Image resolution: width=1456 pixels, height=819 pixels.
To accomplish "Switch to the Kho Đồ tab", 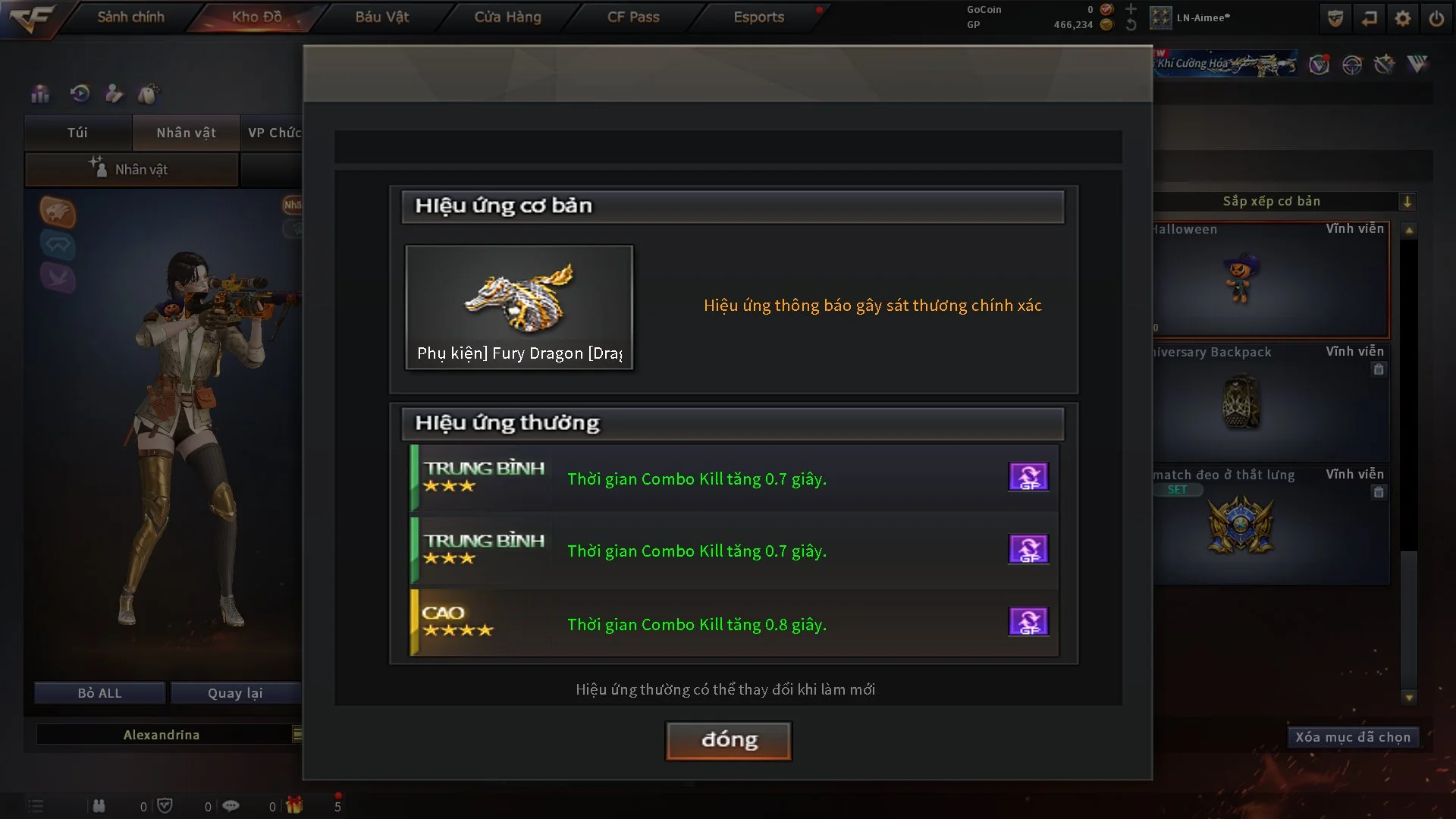I will [x=256, y=17].
